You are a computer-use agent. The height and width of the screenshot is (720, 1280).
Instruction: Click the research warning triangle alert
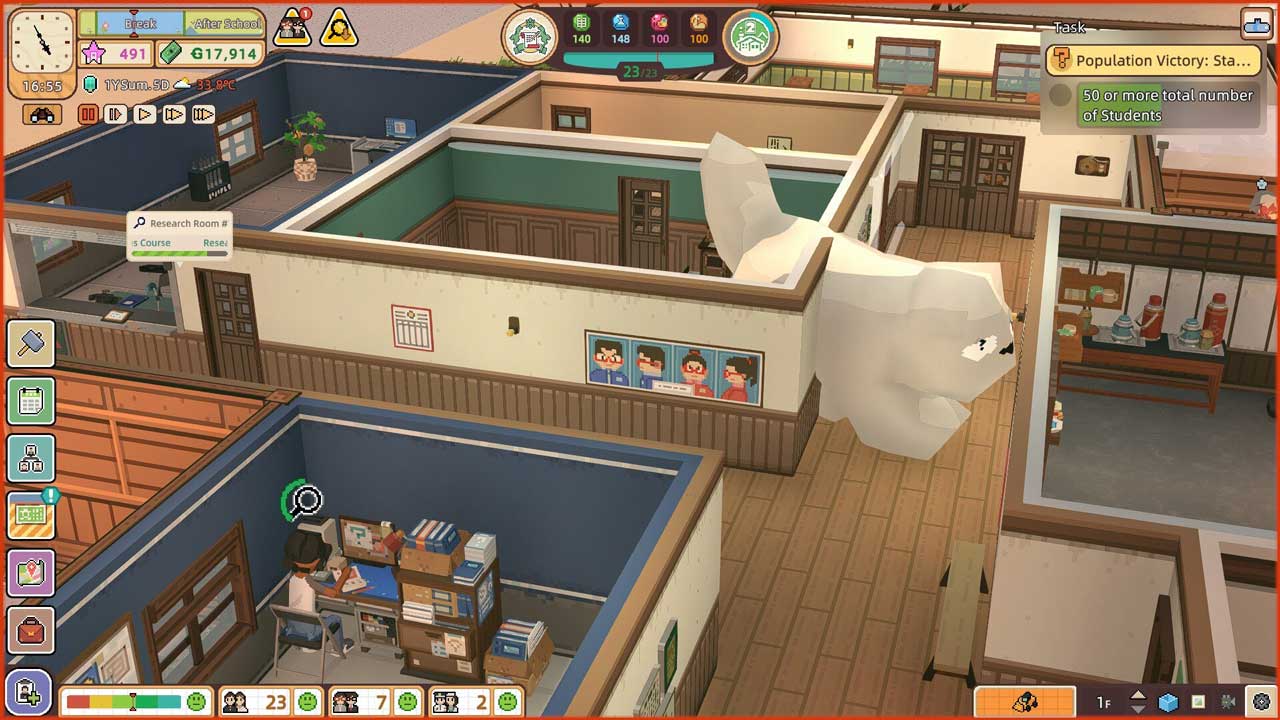pyautogui.click(x=339, y=29)
